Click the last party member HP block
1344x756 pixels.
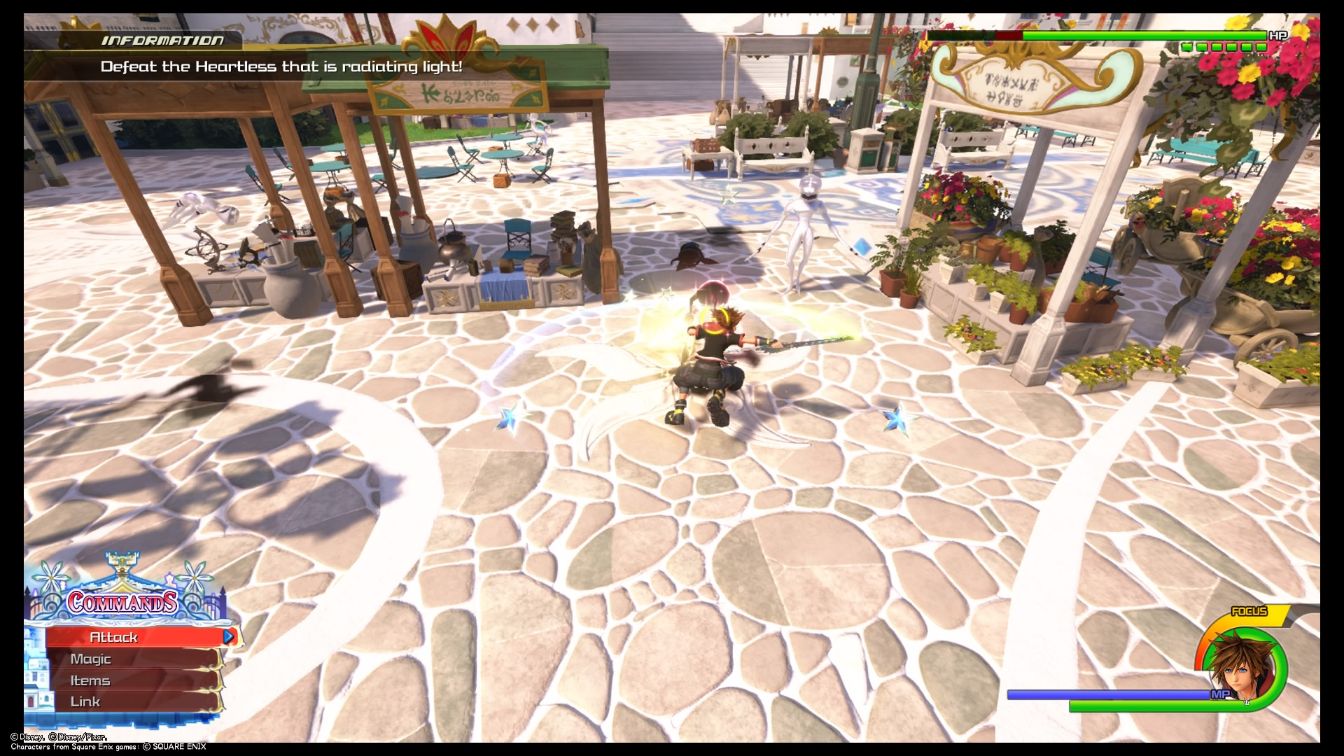click(1261, 46)
